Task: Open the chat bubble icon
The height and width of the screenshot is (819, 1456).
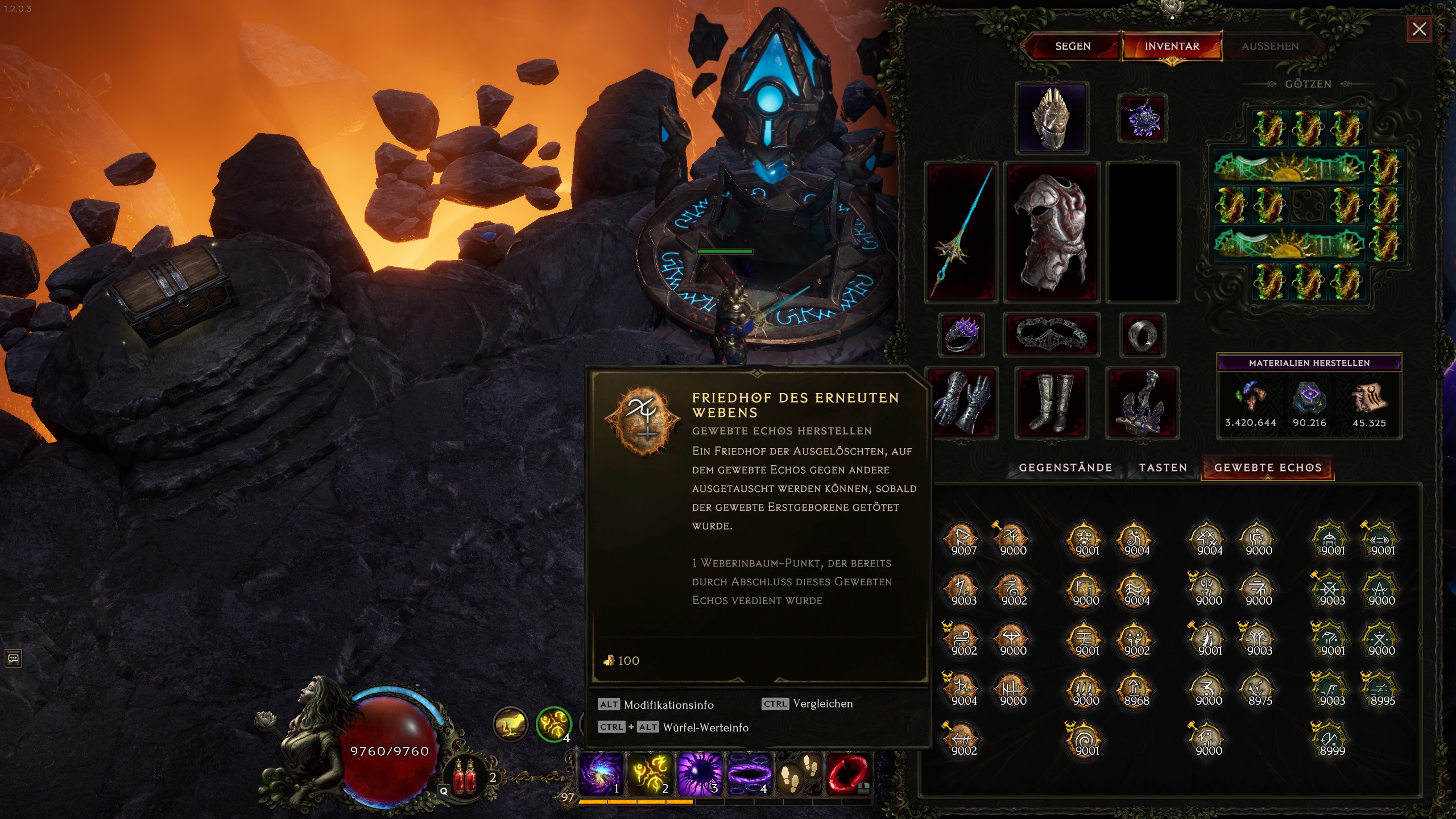Action: tap(13, 659)
